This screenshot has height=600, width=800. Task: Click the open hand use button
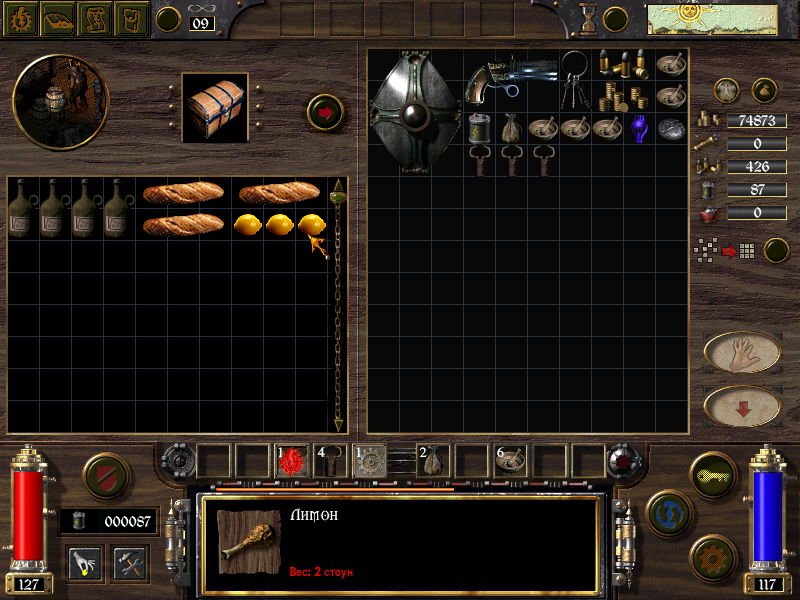coord(743,352)
